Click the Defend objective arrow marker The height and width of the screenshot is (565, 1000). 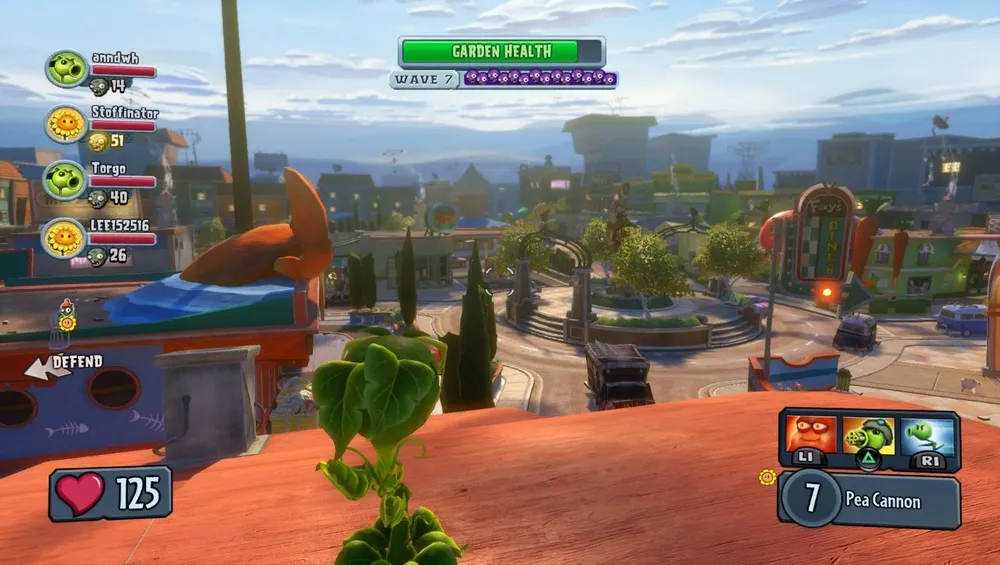pyautogui.click(x=40, y=368)
